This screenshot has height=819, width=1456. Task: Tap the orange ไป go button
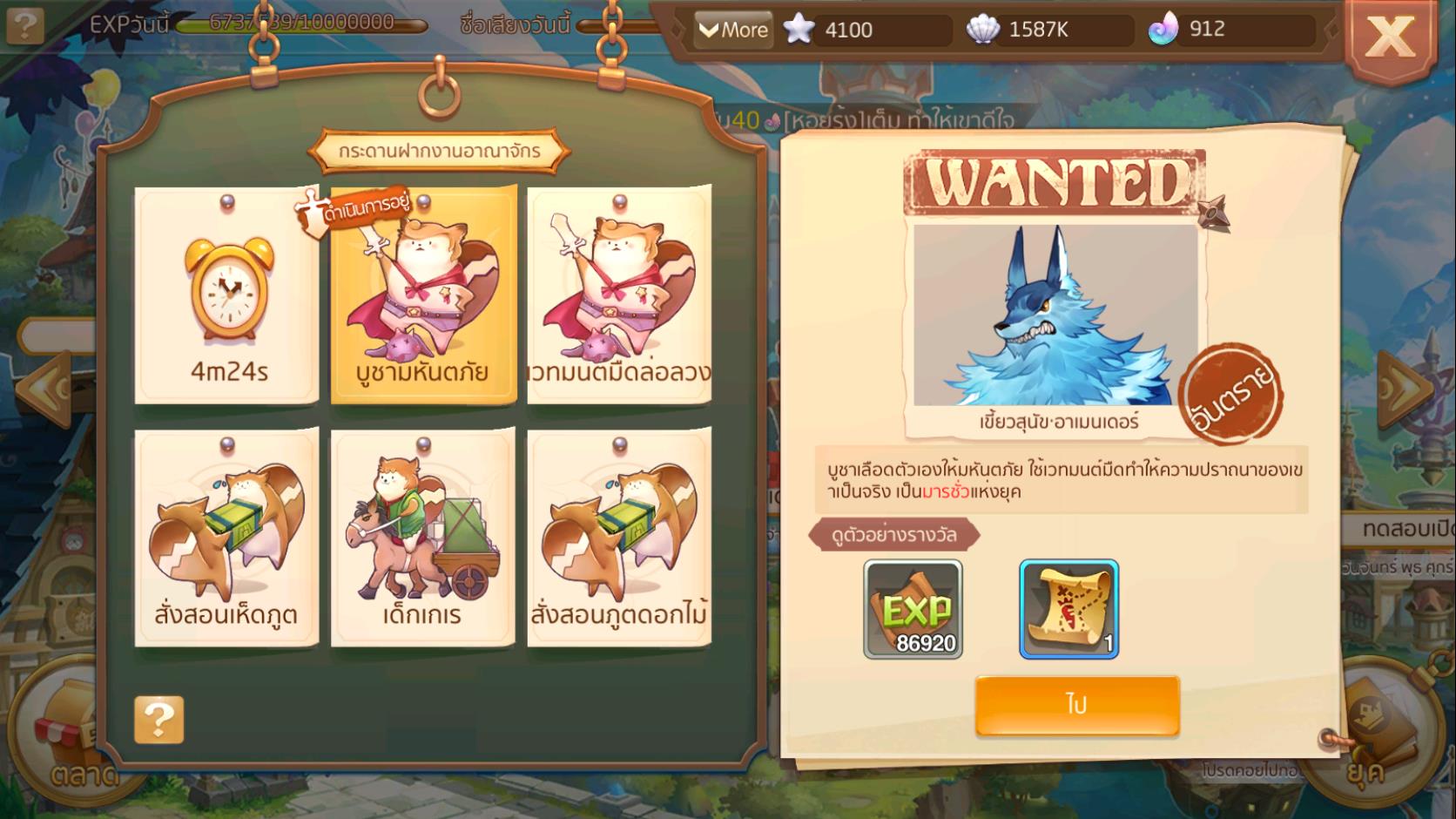(x=1077, y=705)
